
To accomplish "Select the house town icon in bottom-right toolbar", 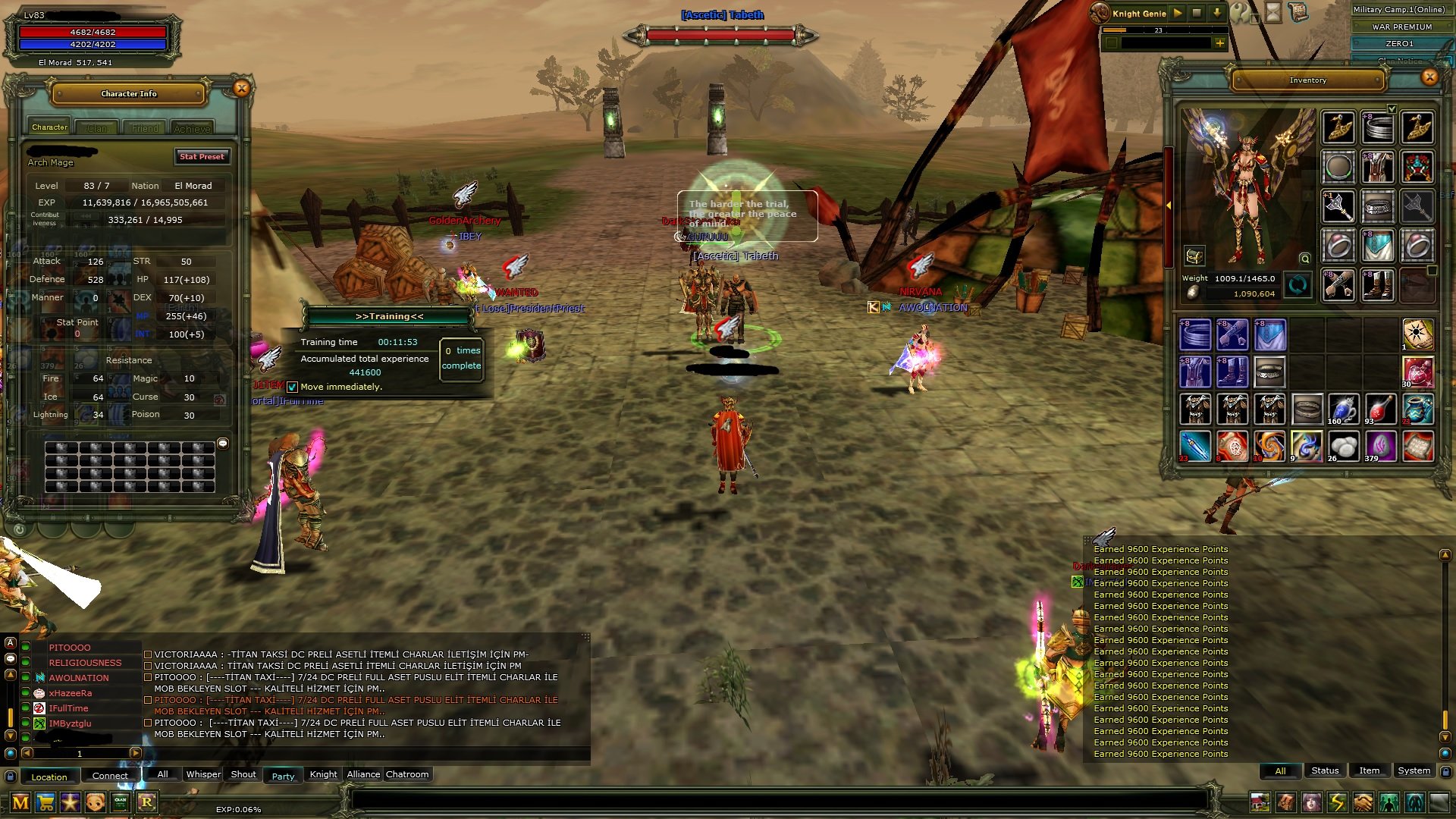I will tap(1260, 802).
